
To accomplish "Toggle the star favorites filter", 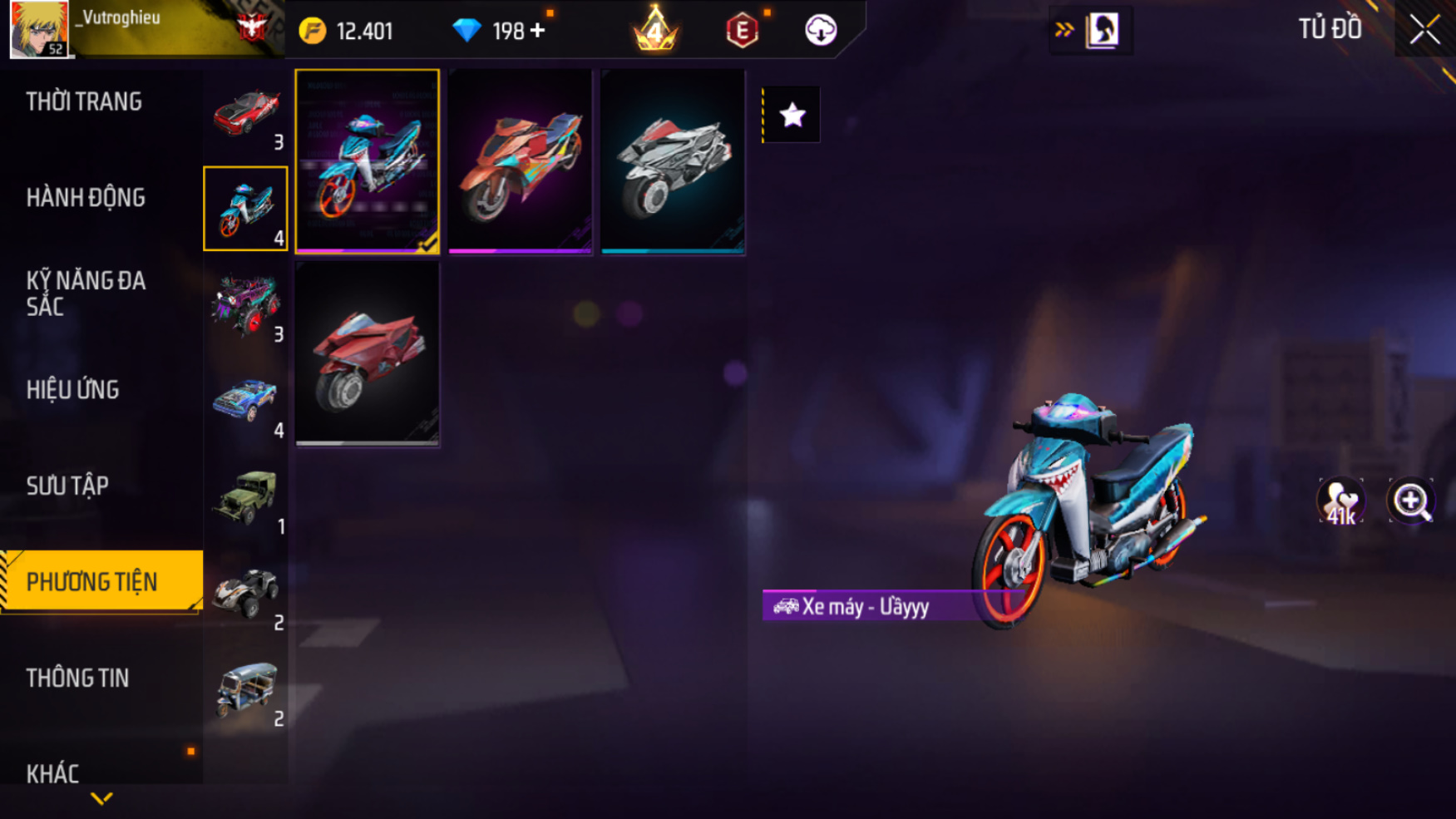I will click(x=792, y=115).
